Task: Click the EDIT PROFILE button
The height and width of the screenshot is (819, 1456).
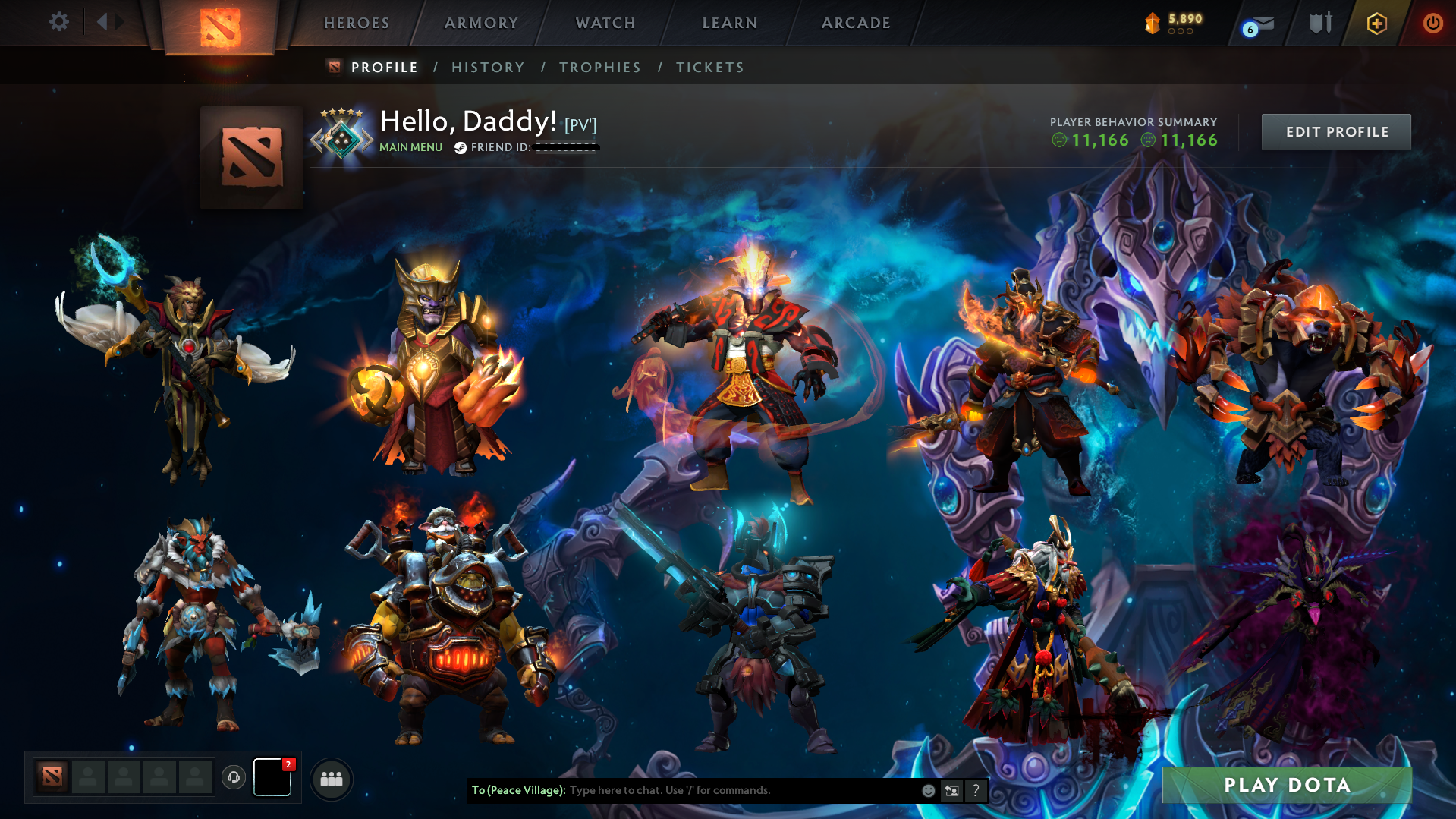Action: [x=1335, y=131]
